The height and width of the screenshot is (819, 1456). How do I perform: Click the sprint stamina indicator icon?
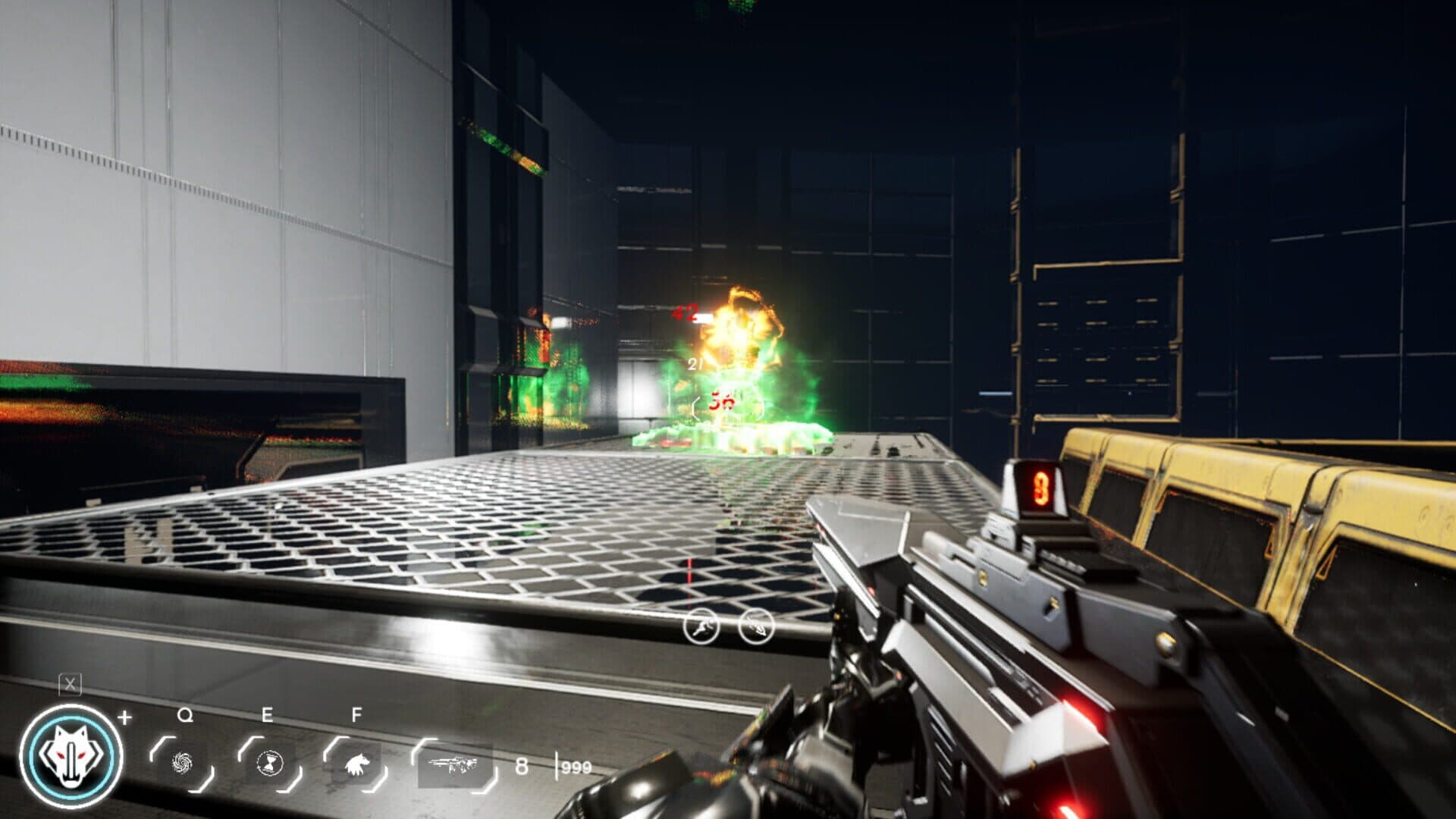(701, 626)
